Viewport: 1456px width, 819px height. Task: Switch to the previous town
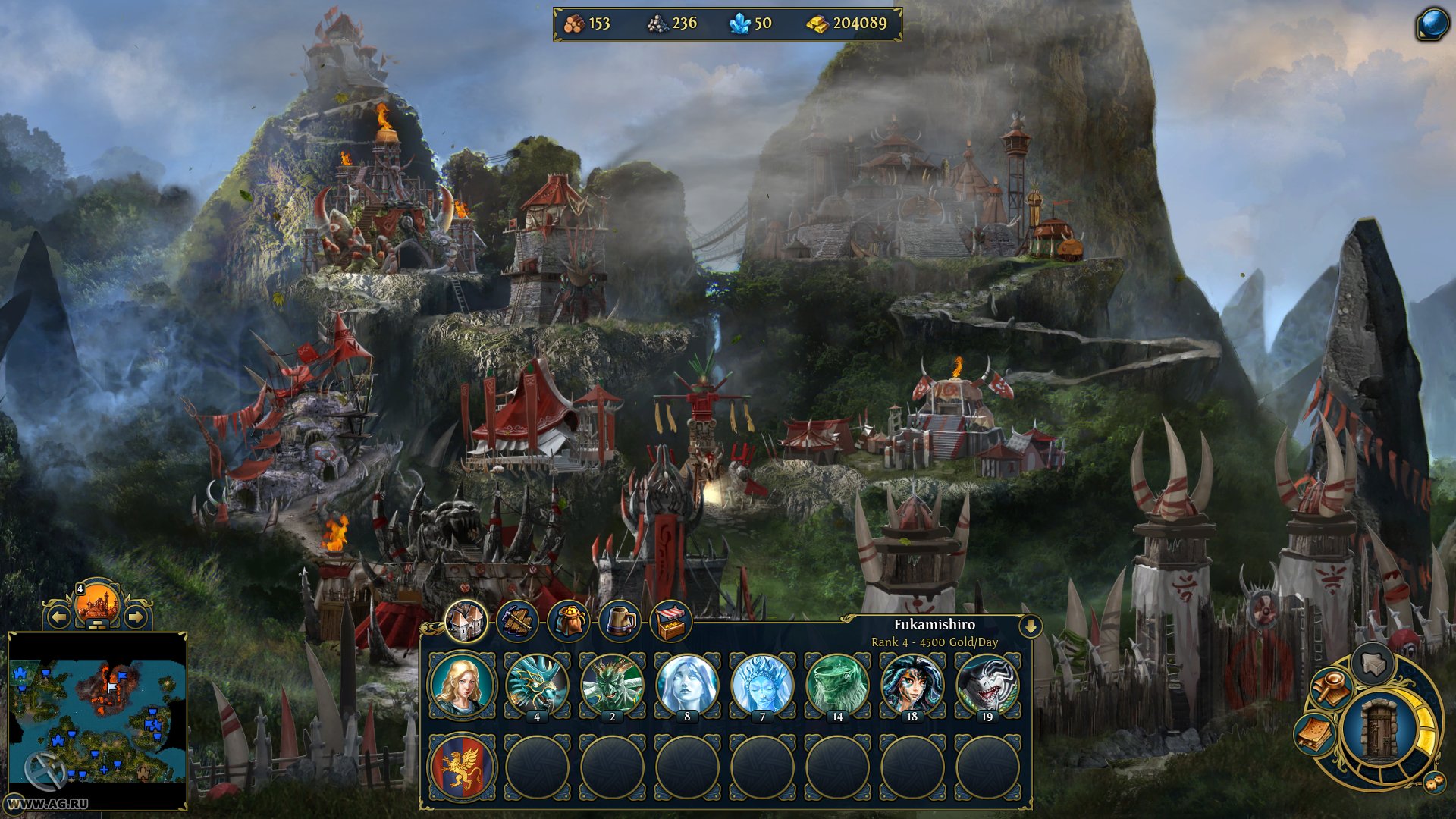click(x=59, y=617)
